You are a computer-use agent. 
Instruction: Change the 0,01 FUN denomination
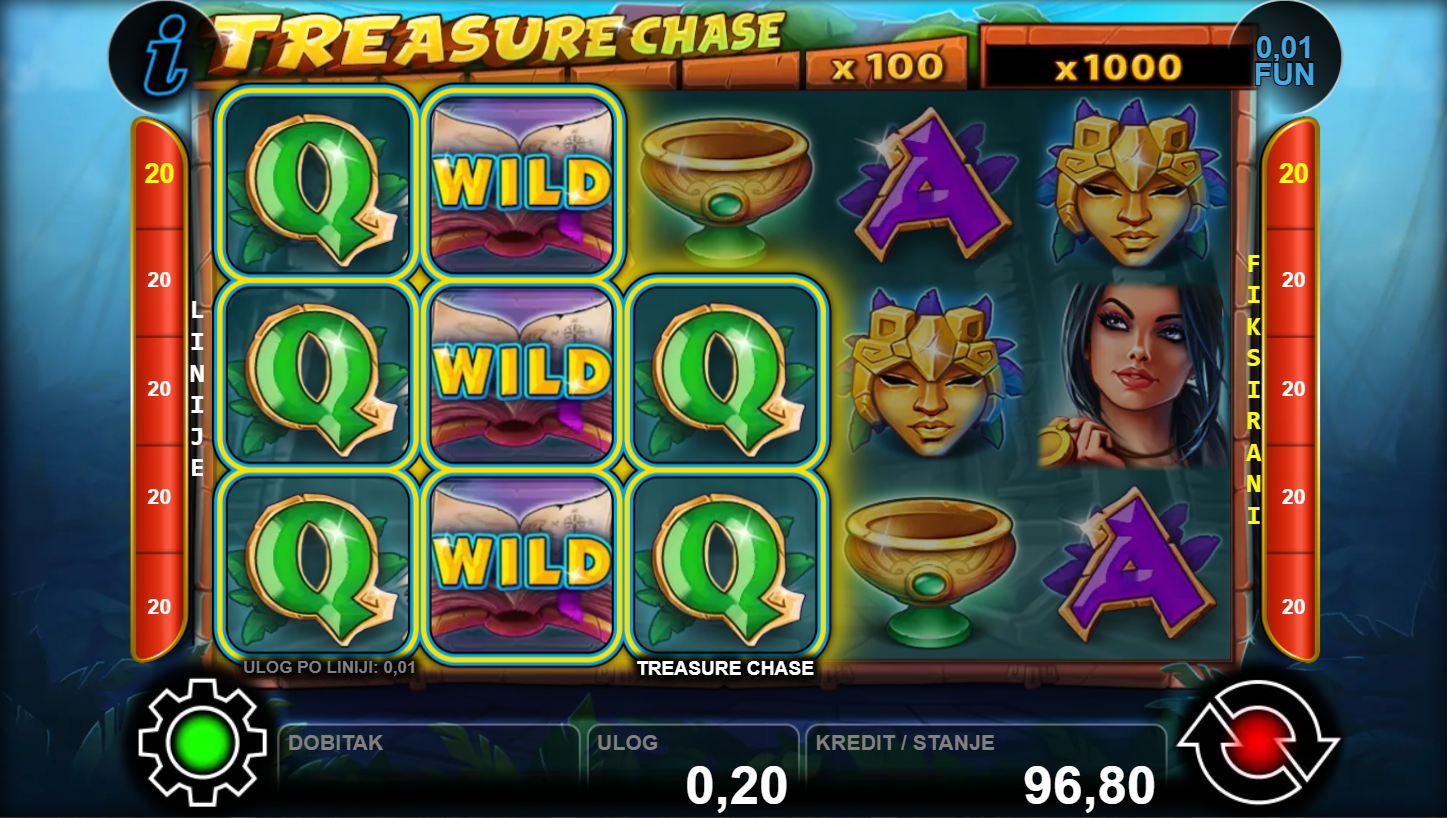click(1284, 60)
